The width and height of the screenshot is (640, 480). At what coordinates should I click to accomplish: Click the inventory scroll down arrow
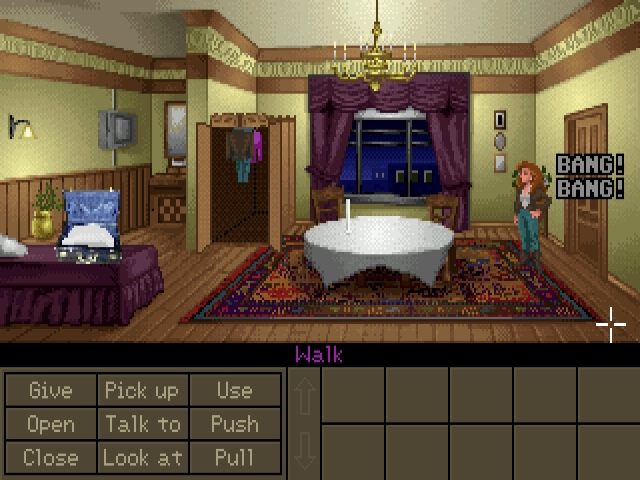coord(305,449)
